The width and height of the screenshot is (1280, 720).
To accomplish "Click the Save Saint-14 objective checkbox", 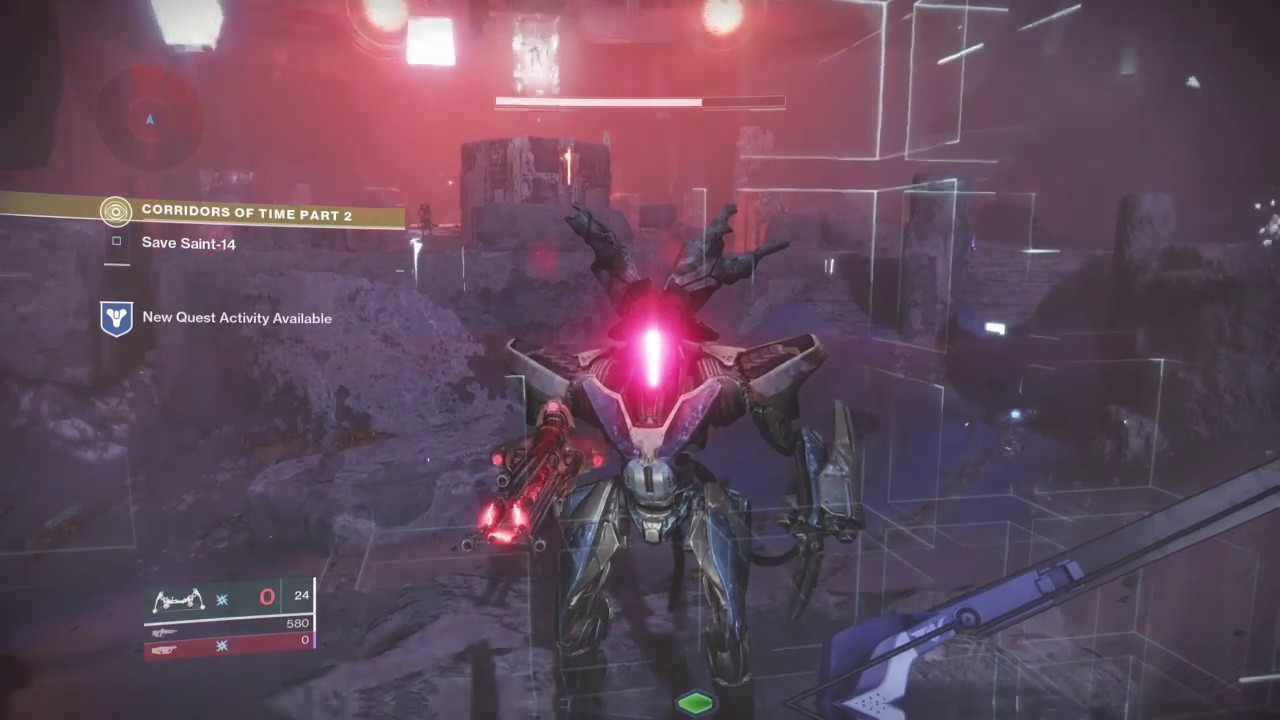I will click(x=117, y=241).
